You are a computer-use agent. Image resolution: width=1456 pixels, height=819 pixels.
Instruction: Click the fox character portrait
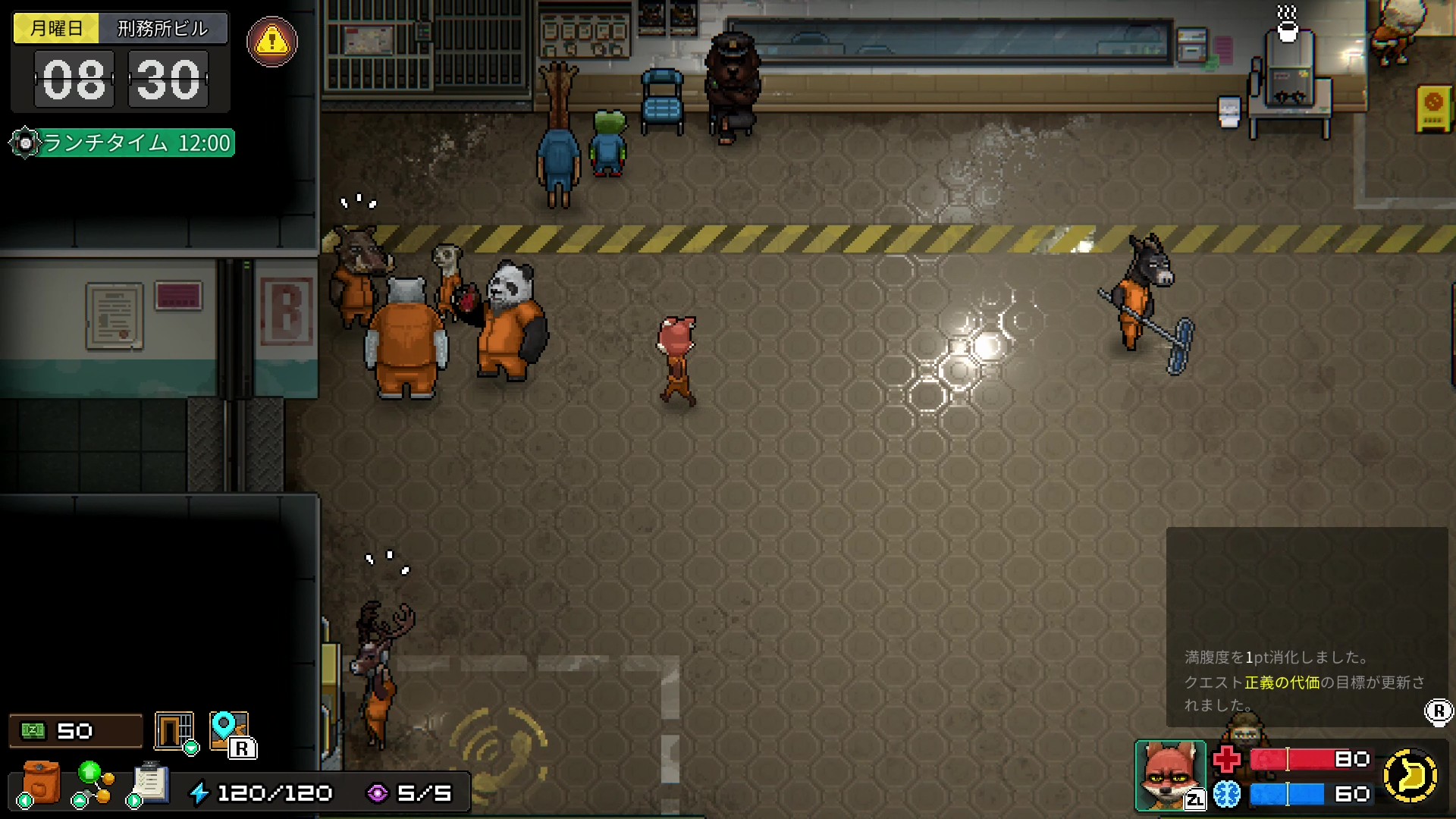point(1169,775)
